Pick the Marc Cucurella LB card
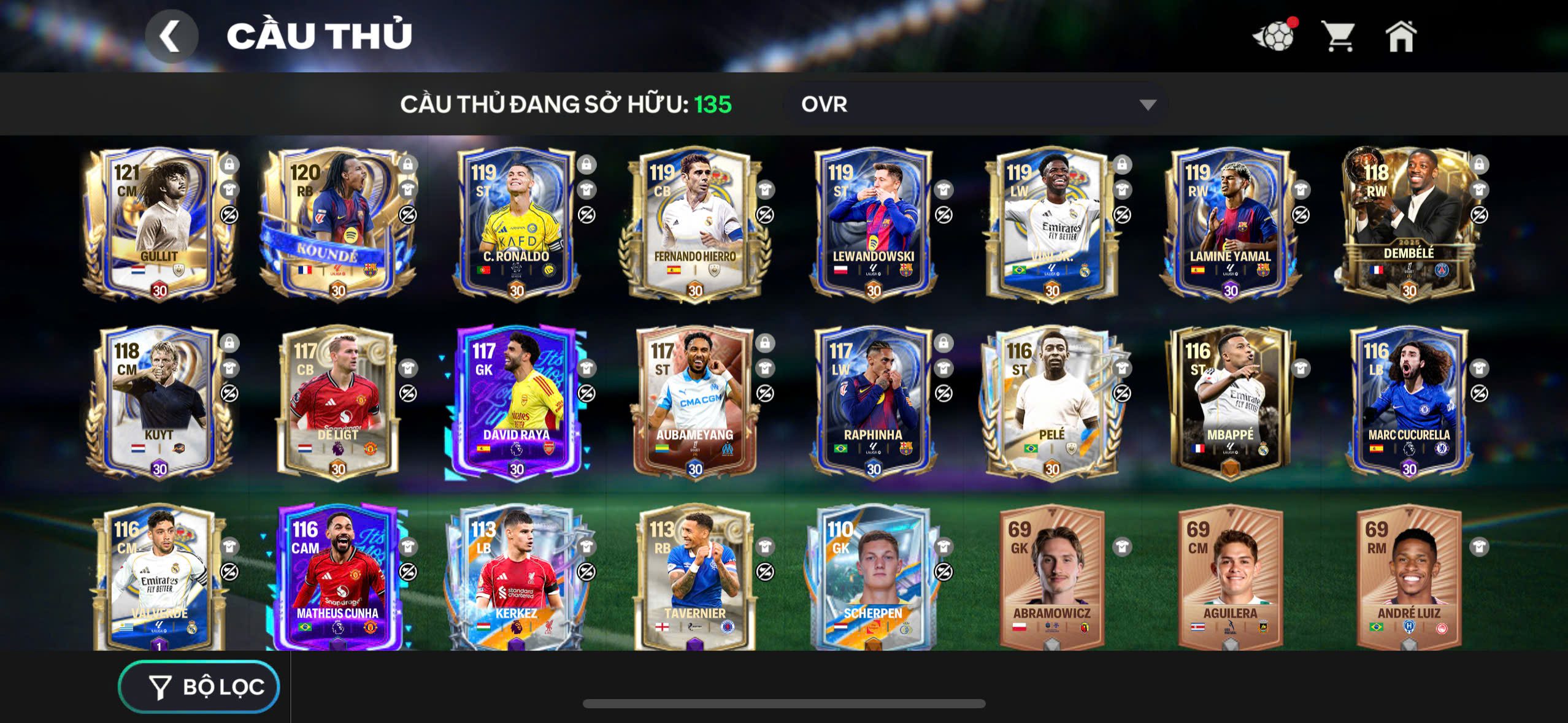Screen dimensions: 1568x723 pyautogui.click(x=1409, y=402)
